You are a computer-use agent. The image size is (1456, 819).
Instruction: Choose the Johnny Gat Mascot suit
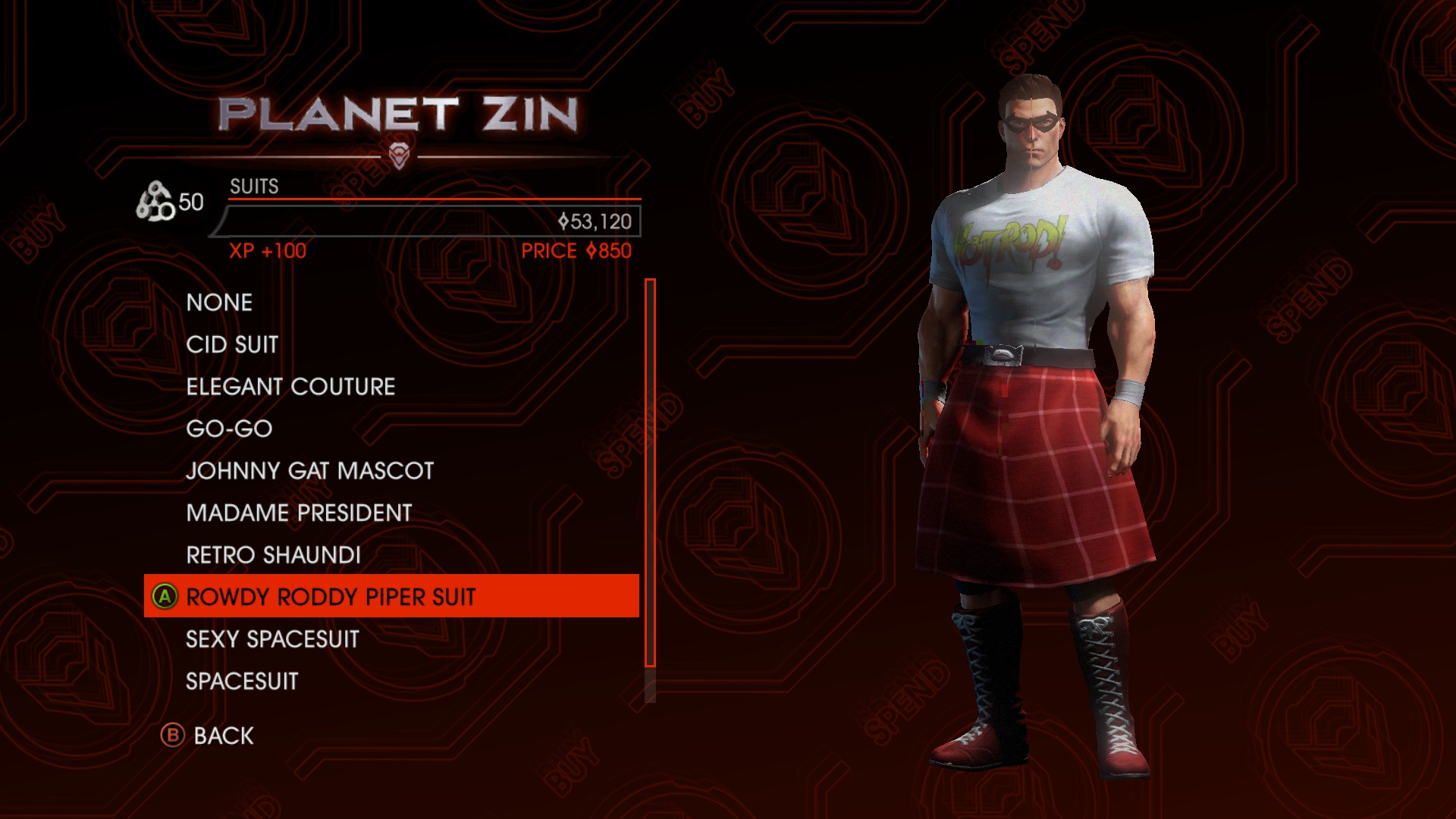(309, 471)
